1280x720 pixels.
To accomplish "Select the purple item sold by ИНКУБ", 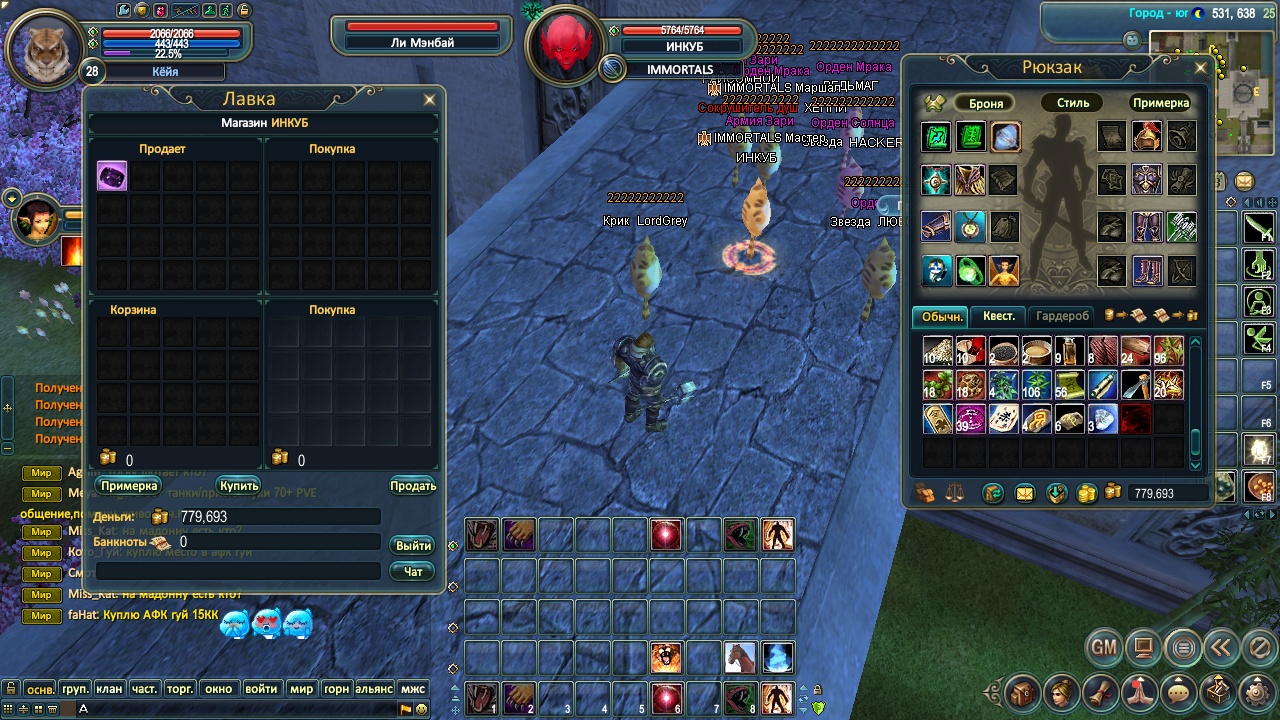I will [112, 177].
